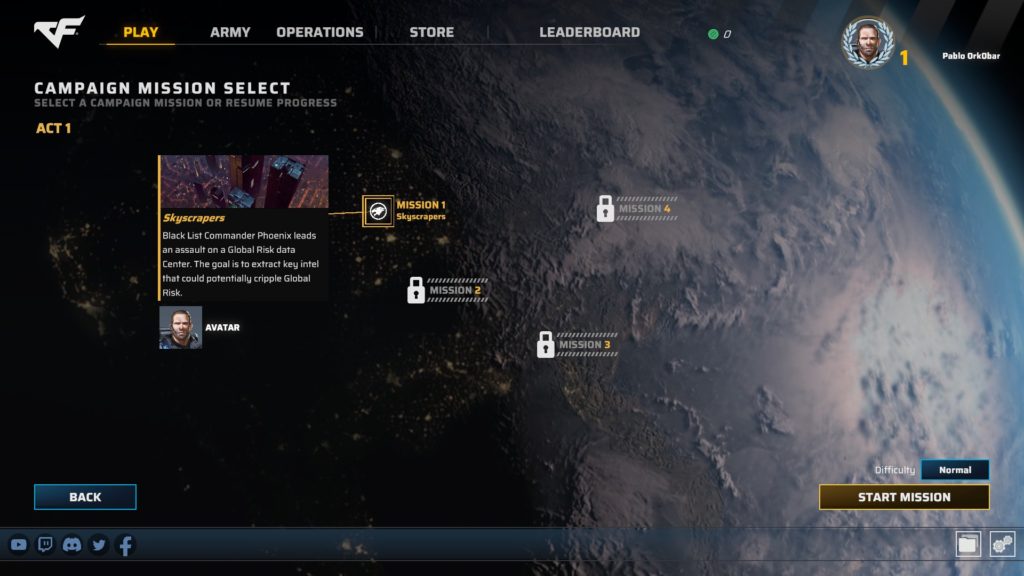Open the STORE tab

click(x=431, y=32)
